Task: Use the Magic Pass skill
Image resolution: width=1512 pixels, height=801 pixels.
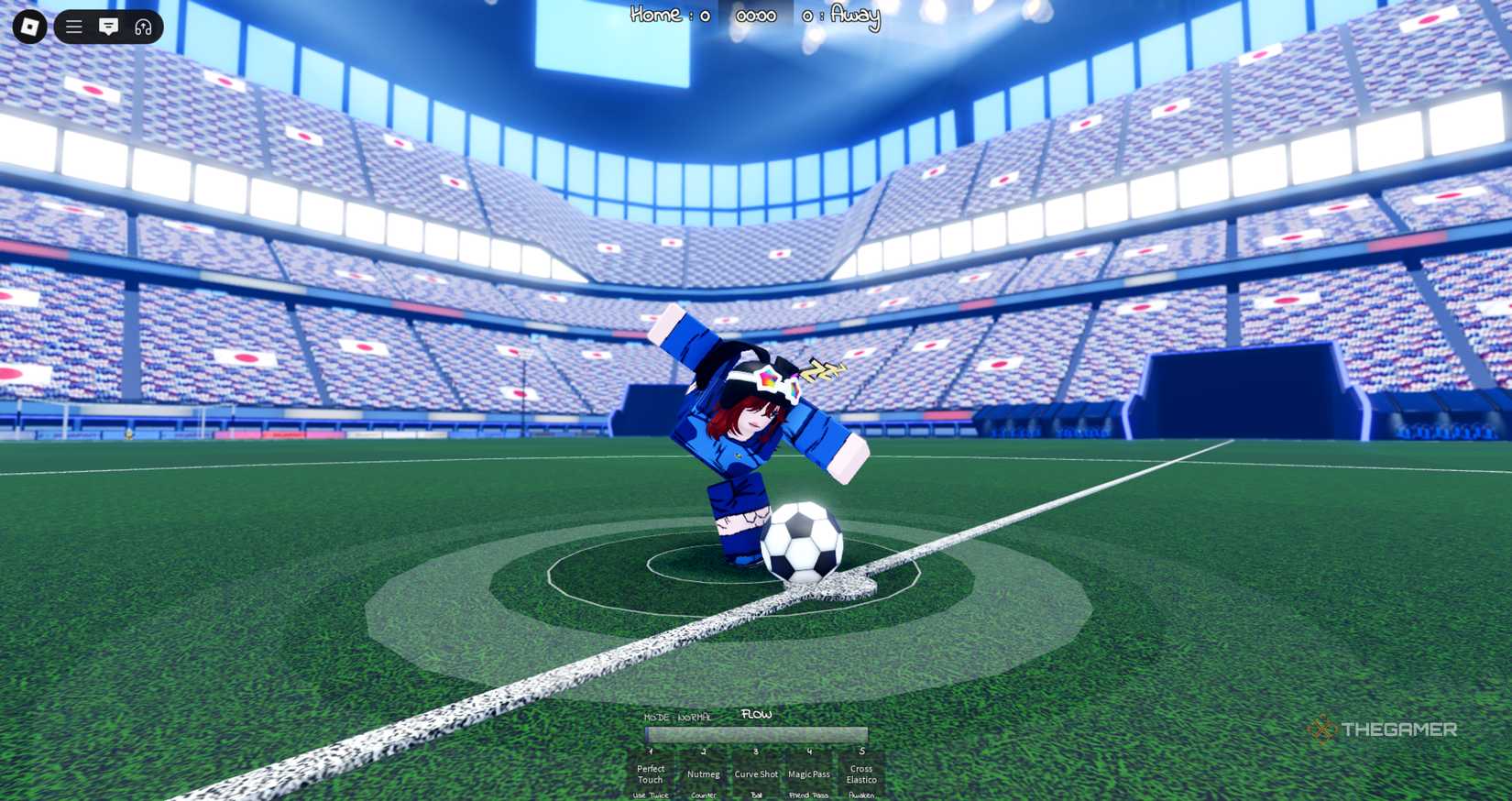Action: point(808,774)
